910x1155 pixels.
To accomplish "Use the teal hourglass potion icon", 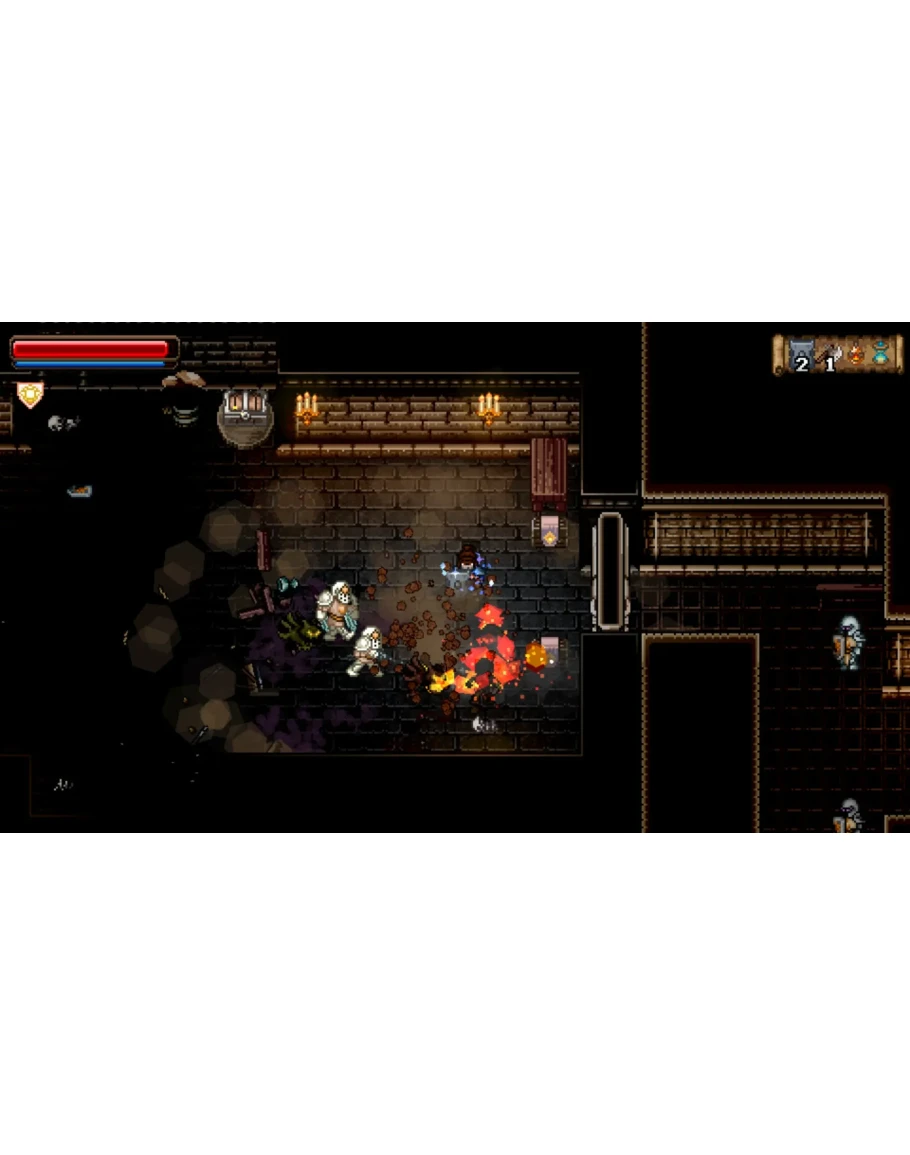I will pos(880,353).
